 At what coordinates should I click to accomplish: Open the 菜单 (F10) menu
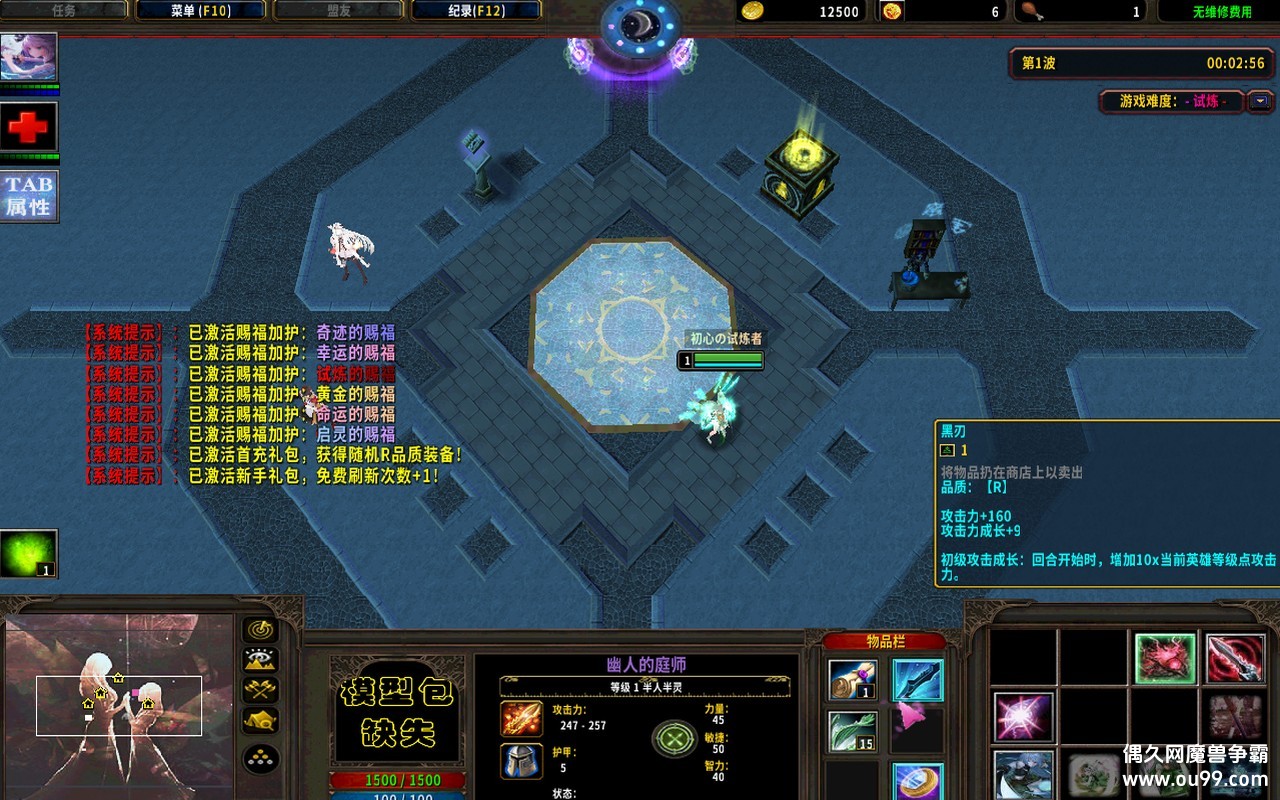tap(200, 11)
